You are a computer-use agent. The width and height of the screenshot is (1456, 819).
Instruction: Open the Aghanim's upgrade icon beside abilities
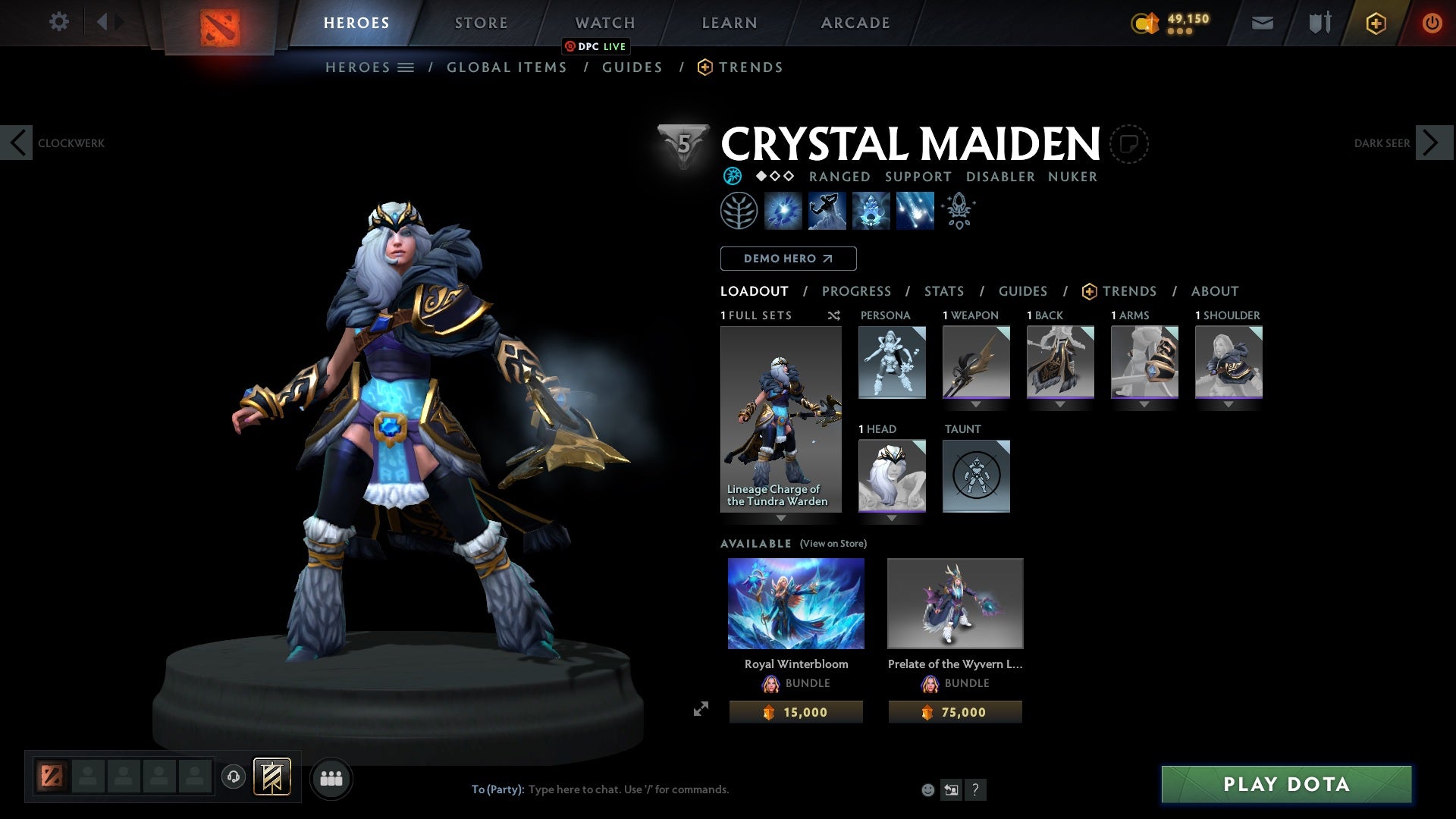tap(959, 211)
